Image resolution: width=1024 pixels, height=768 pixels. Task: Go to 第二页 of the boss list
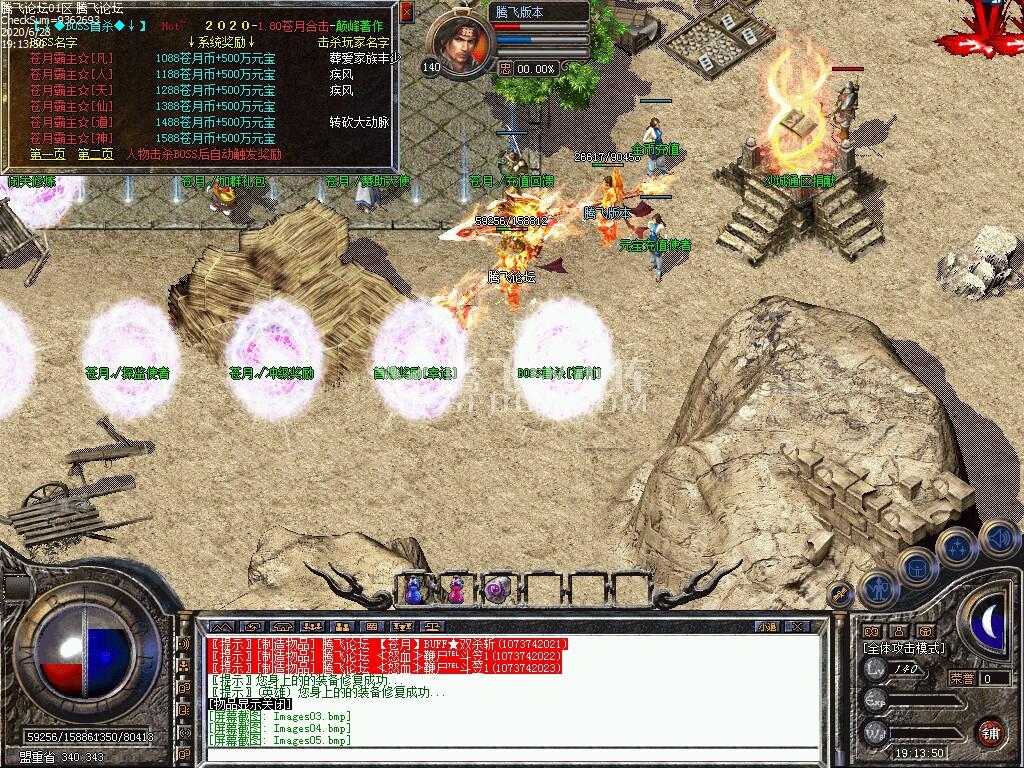(95, 155)
